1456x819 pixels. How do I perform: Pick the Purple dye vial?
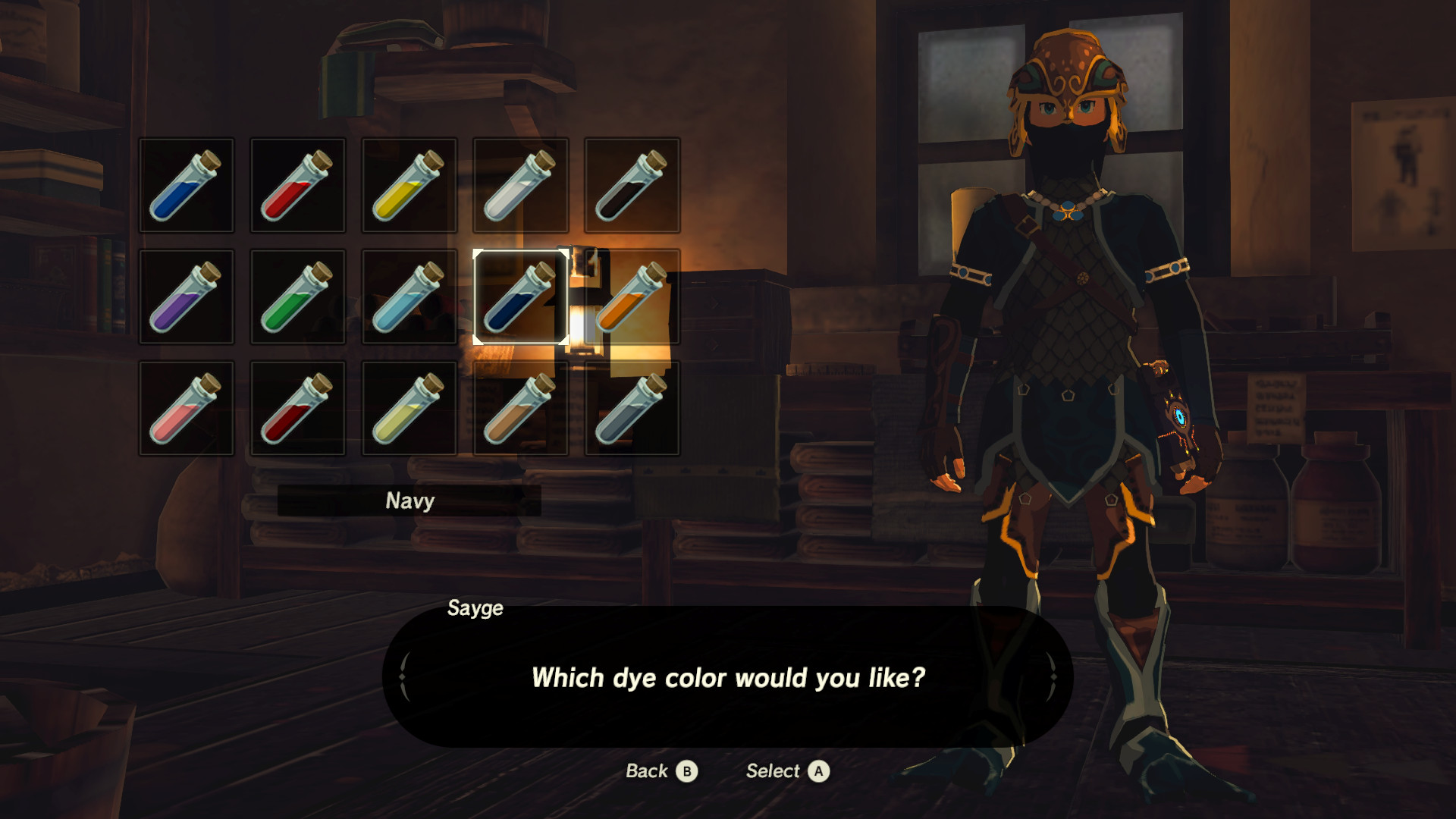coord(186,296)
